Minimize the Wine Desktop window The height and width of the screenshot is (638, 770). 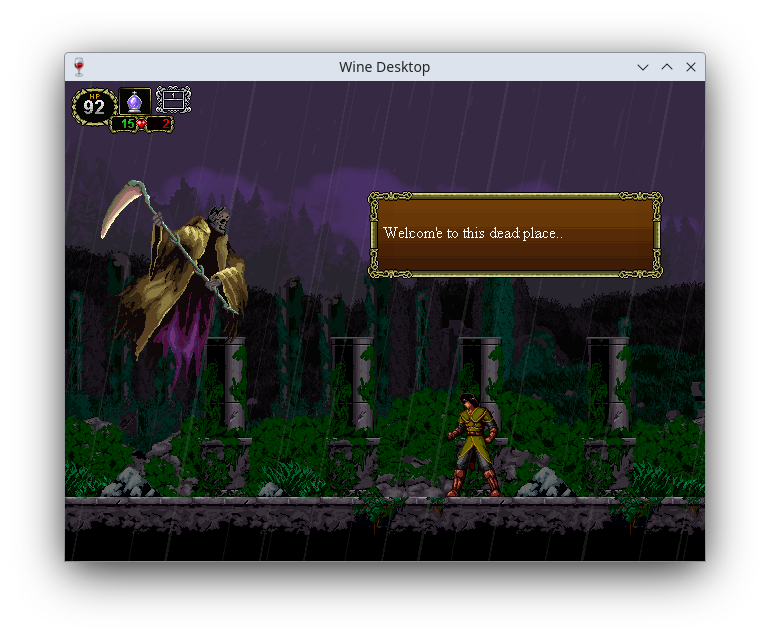pos(643,67)
